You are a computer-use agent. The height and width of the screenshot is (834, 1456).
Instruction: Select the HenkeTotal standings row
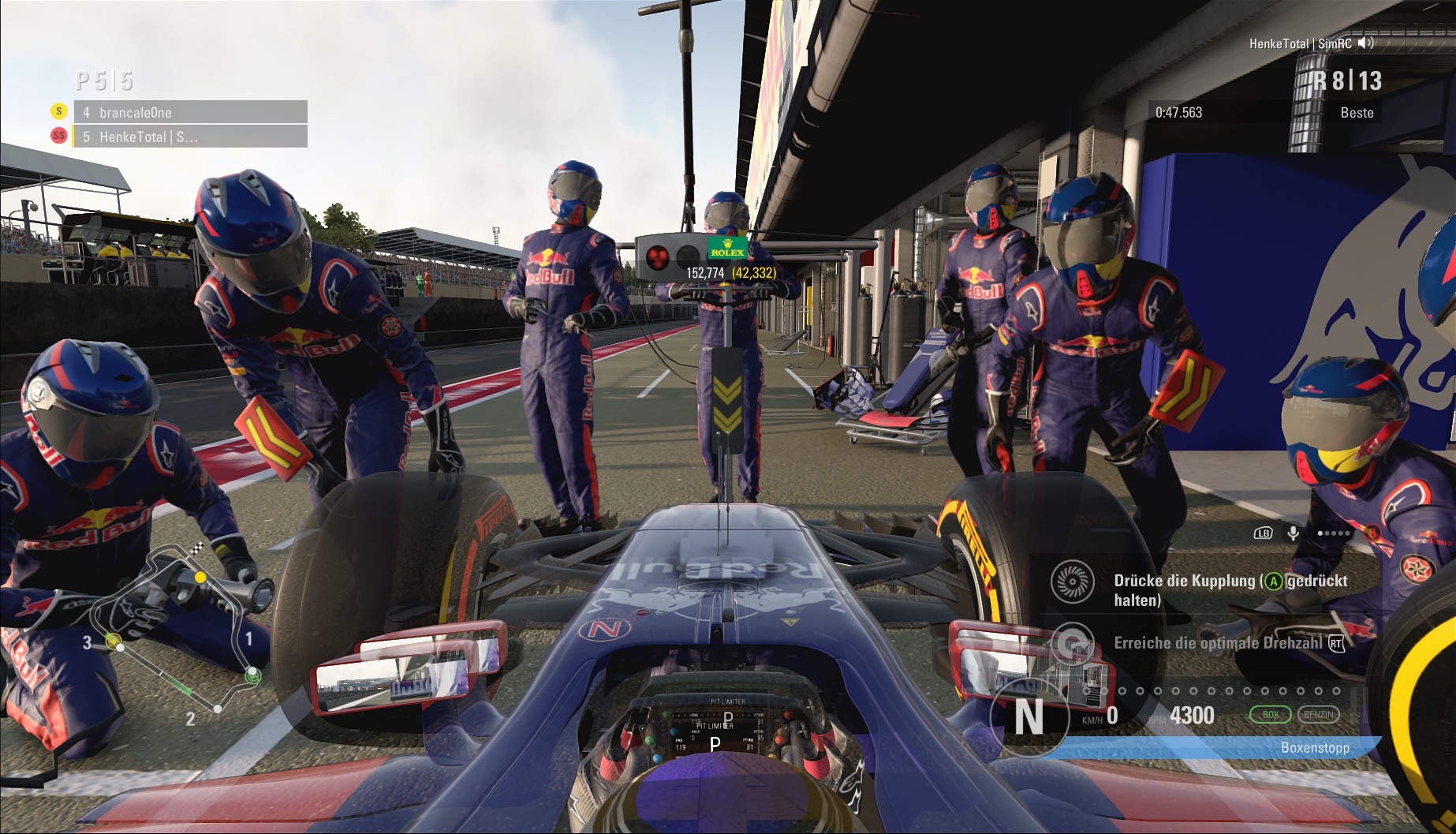189,137
